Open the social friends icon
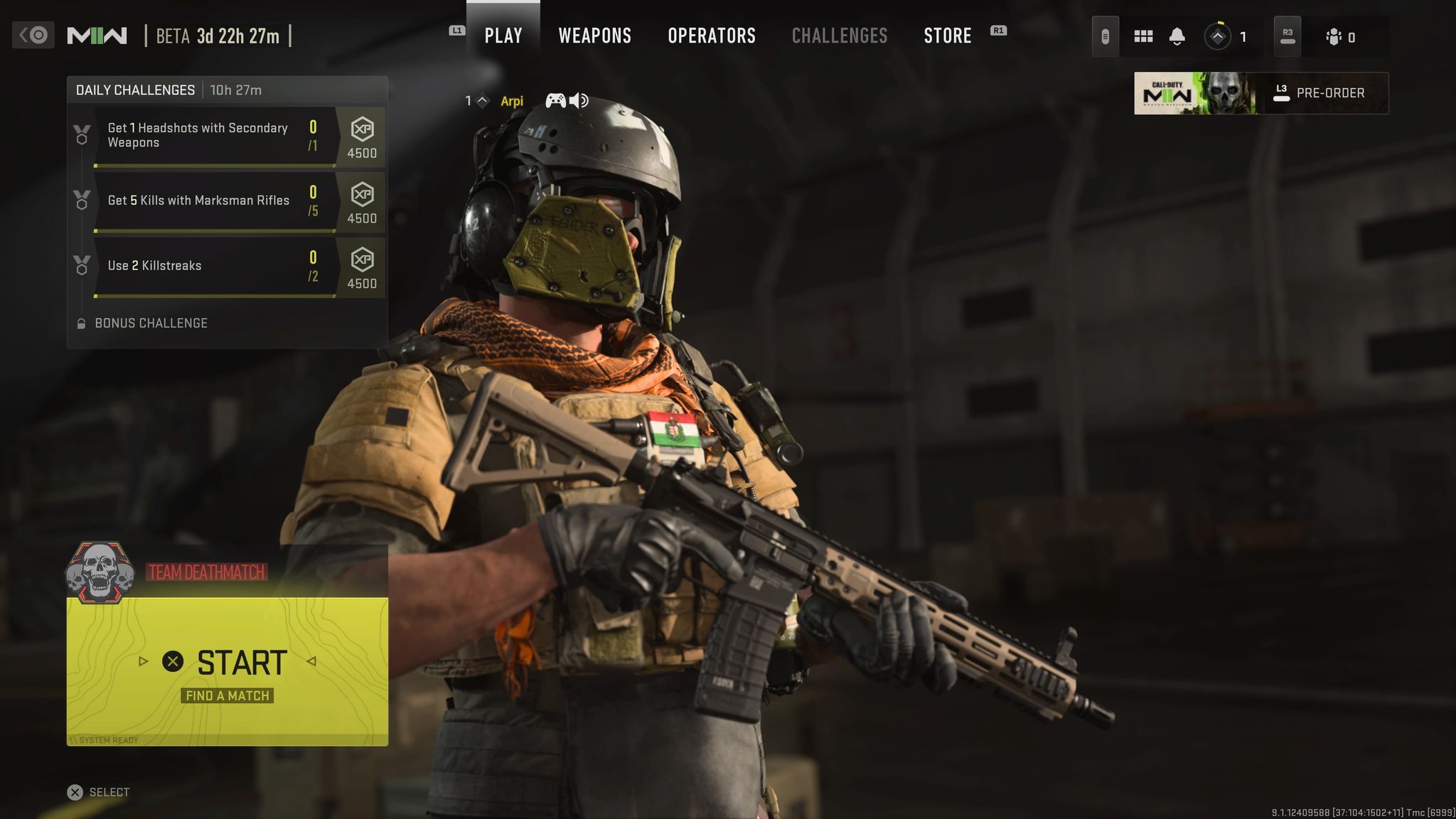Viewport: 1456px width, 819px height. pyautogui.click(x=1340, y=37)
